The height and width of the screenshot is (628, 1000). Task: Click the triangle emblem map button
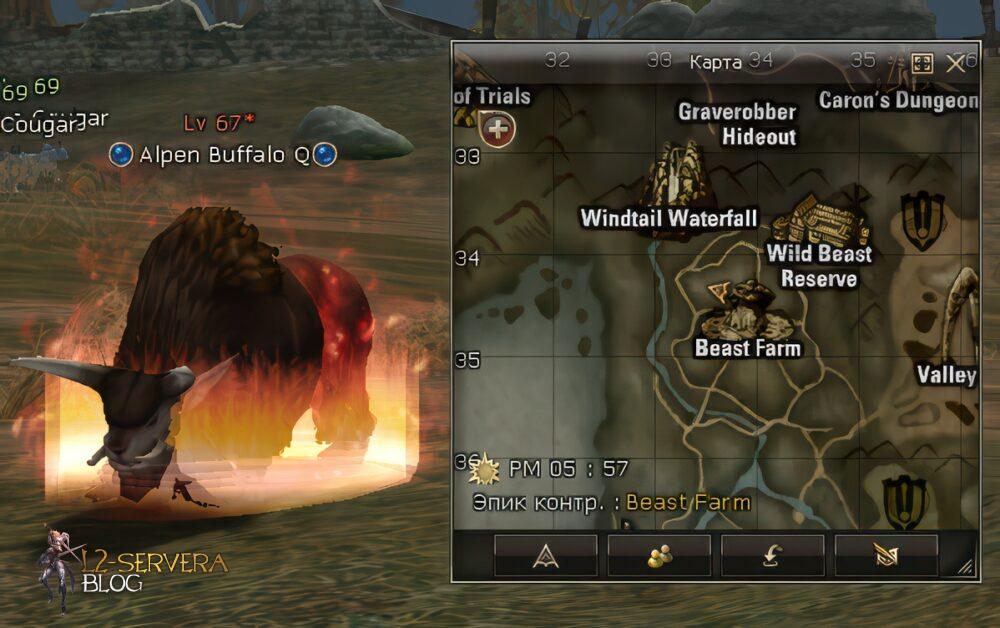pos(545,556)
